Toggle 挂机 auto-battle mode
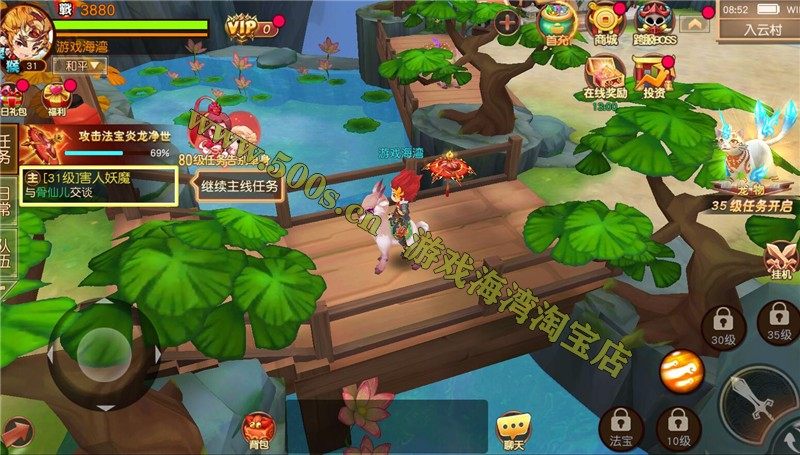Viewport: 800px width, 455px height. 780,259
